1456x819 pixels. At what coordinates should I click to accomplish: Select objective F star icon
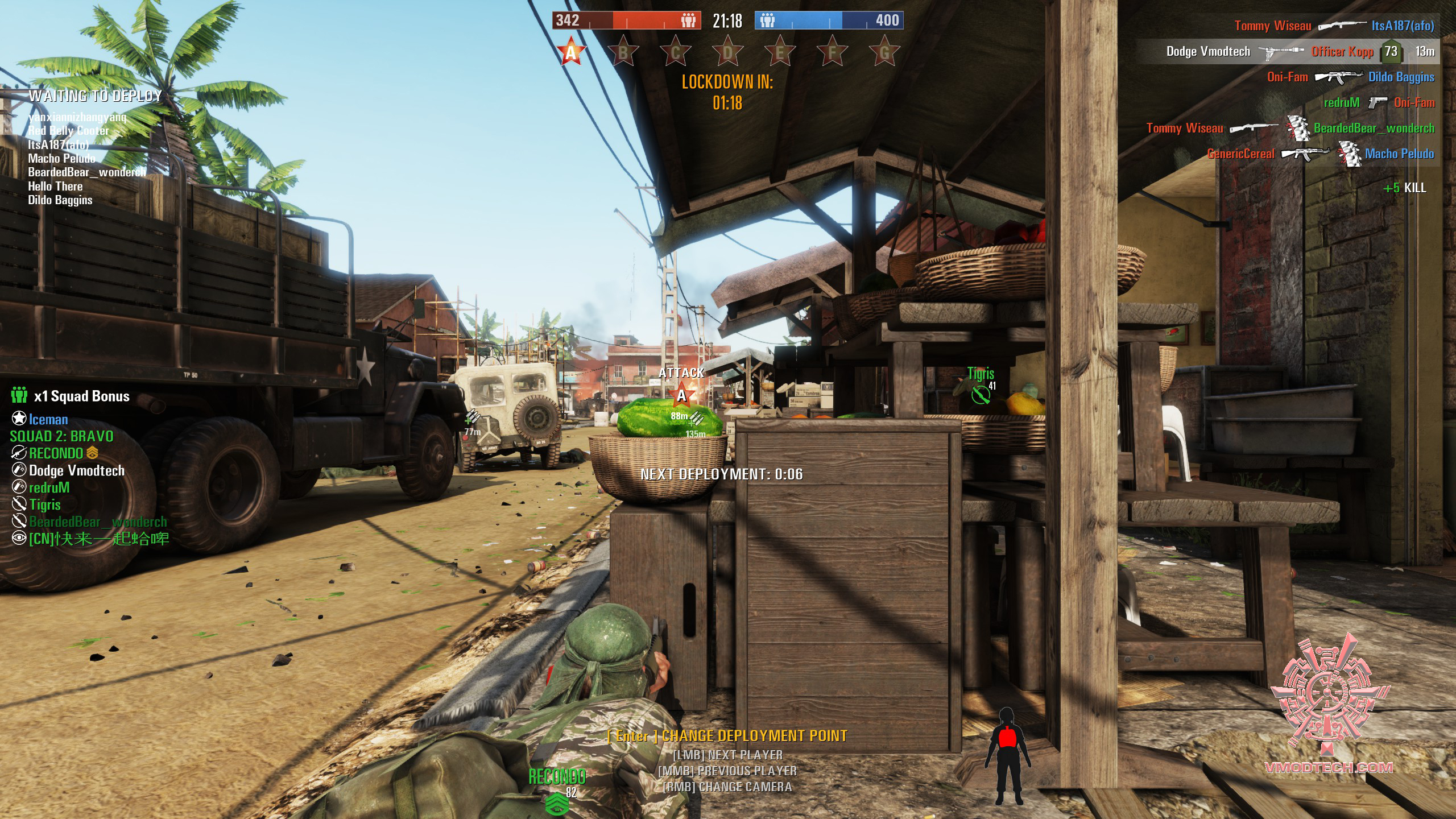[x=832, y=52]
